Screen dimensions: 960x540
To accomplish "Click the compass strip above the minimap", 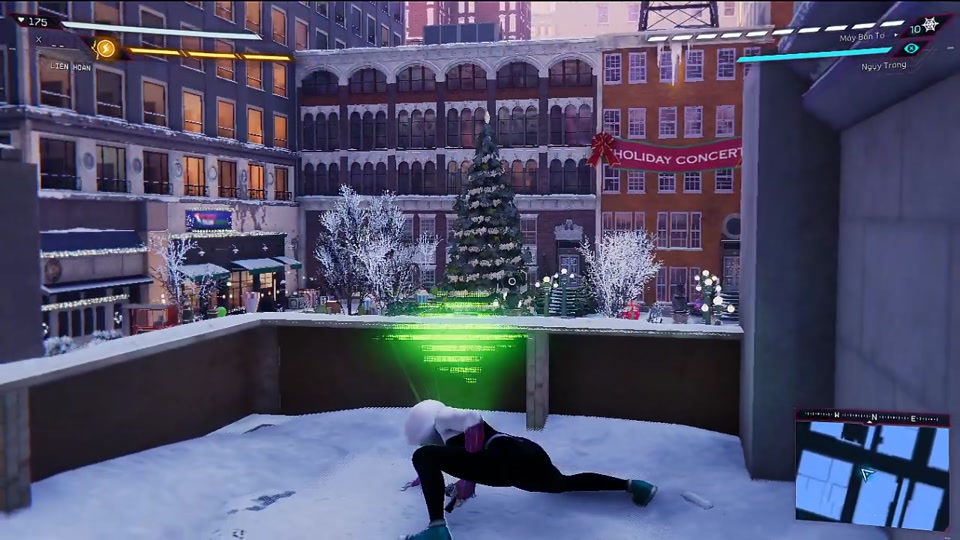I will tap(872, 417).
